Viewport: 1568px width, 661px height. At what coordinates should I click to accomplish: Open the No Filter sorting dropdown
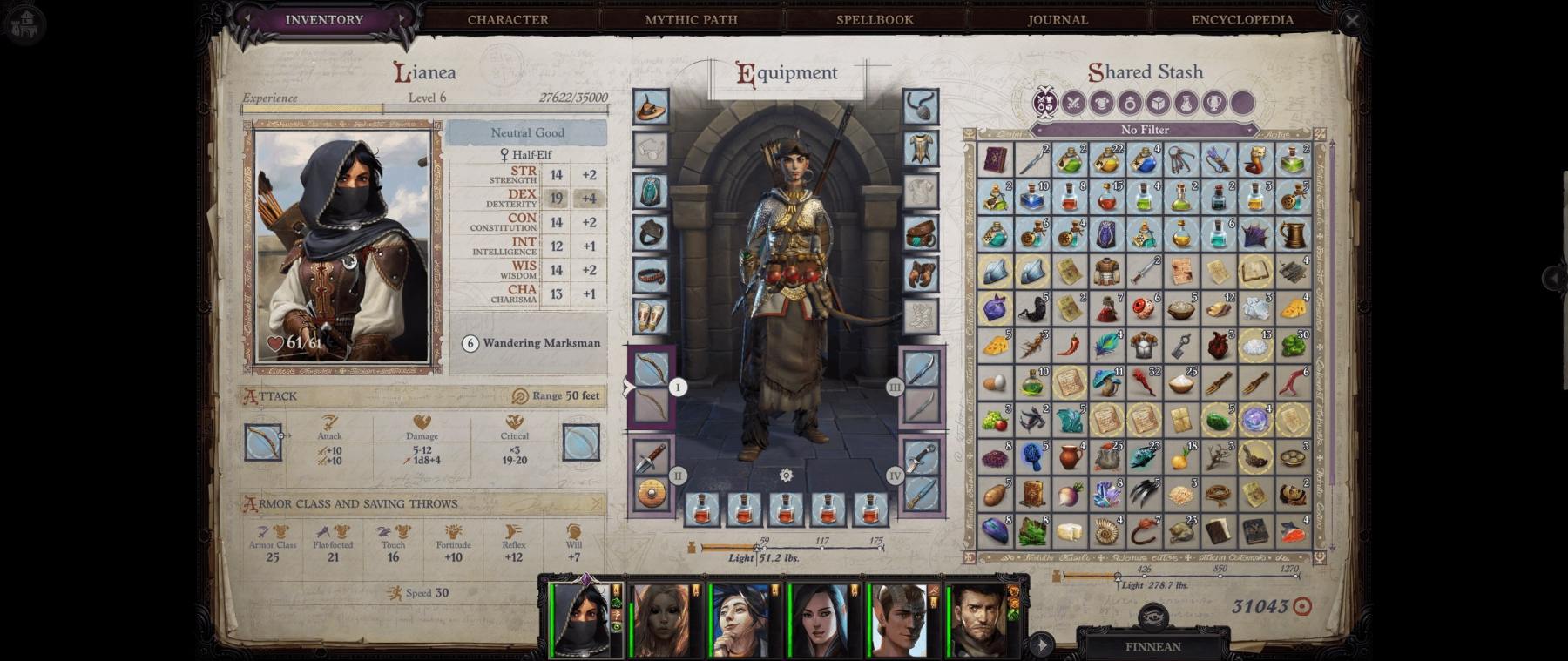(1145, 130)
